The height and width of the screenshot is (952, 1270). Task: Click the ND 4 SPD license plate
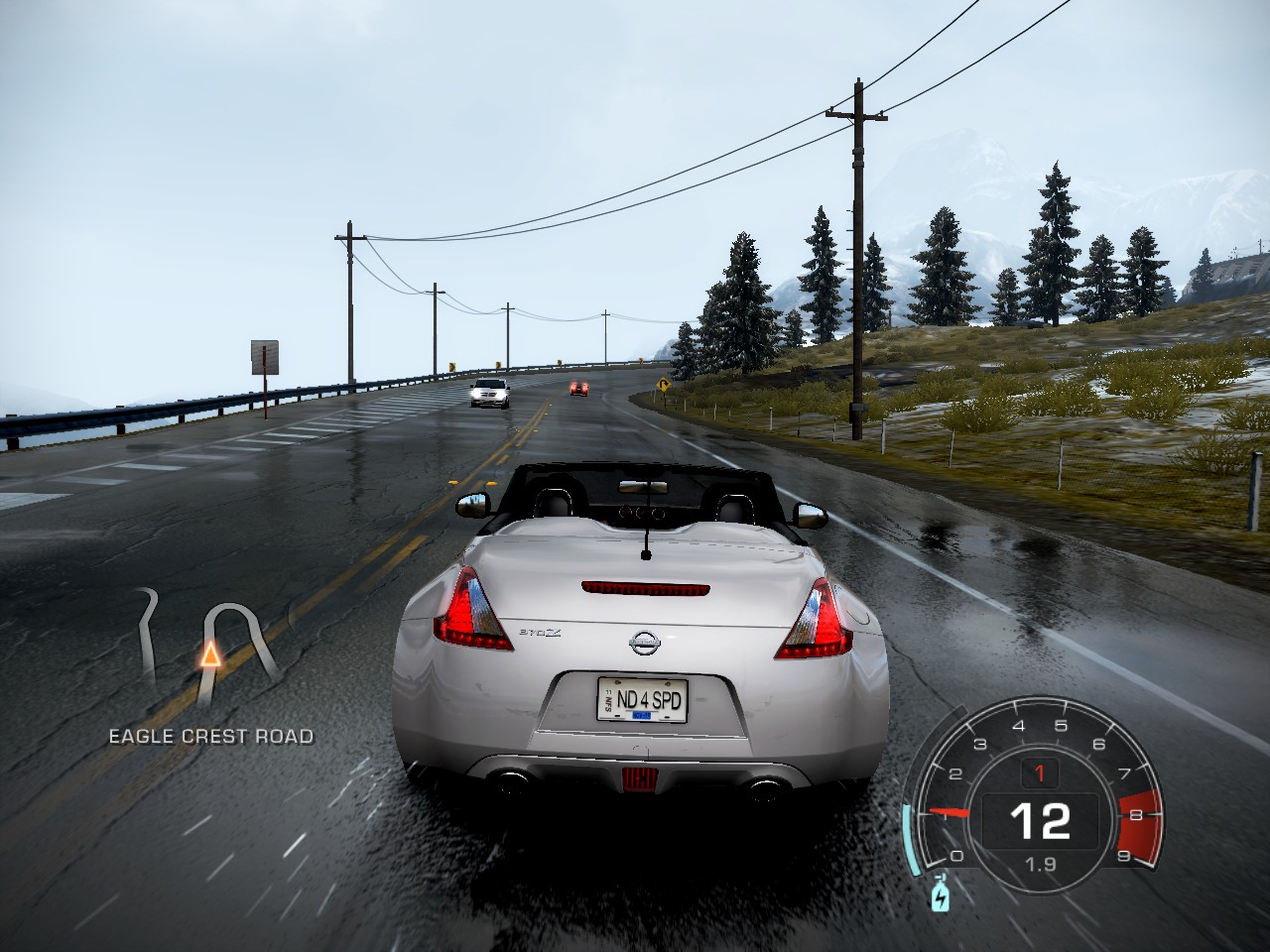[646, 698]
